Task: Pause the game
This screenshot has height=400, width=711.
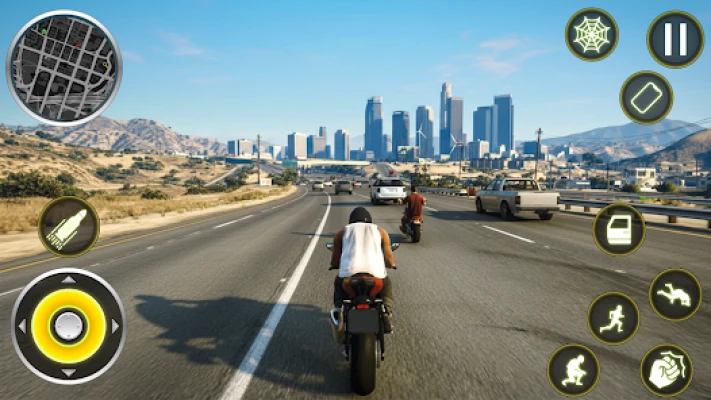Action: (675, 39)
